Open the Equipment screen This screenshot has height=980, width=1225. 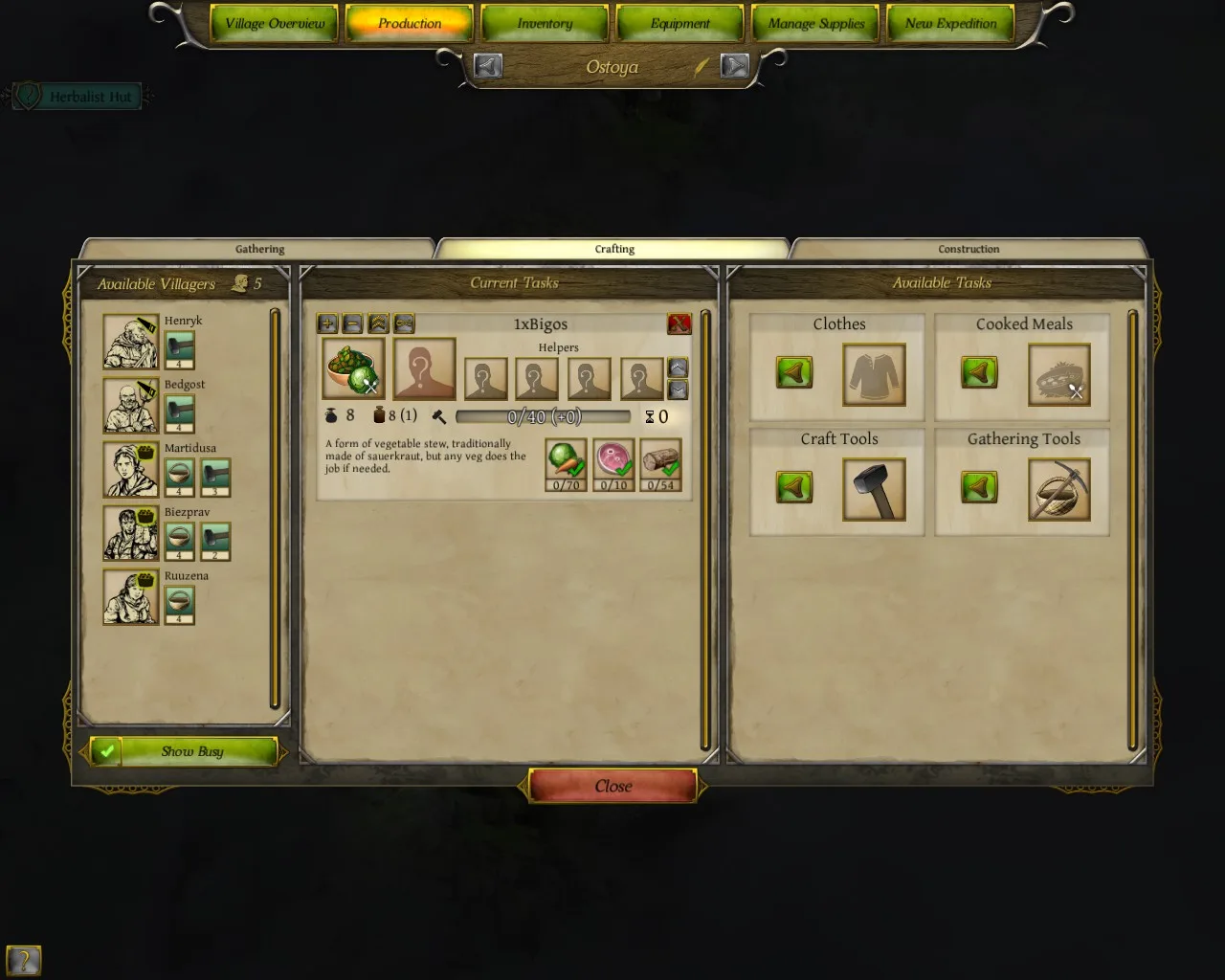click(x=680, y=24)
